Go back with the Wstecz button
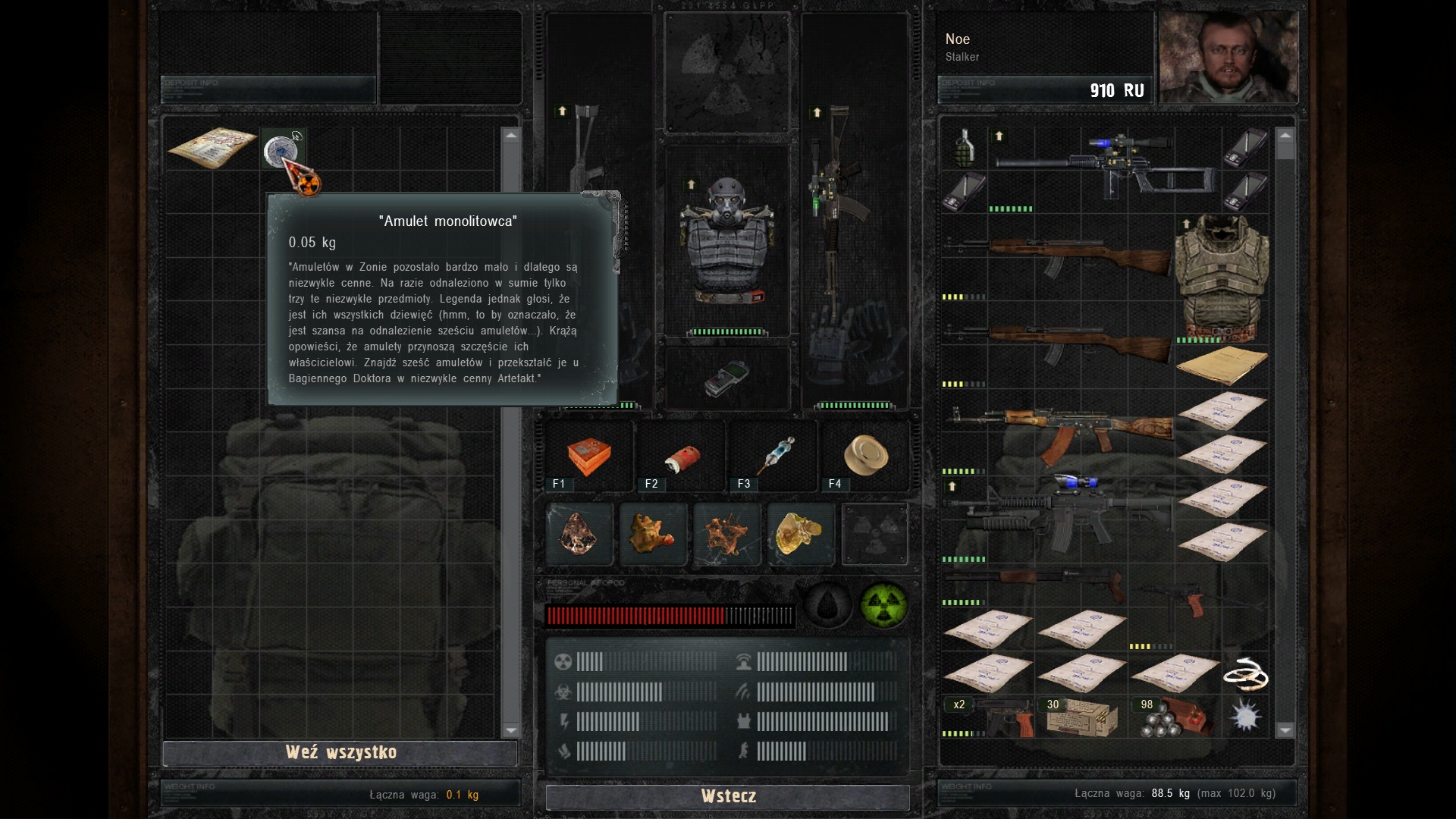Screen dimensions: 1456x819 point(728,796)
